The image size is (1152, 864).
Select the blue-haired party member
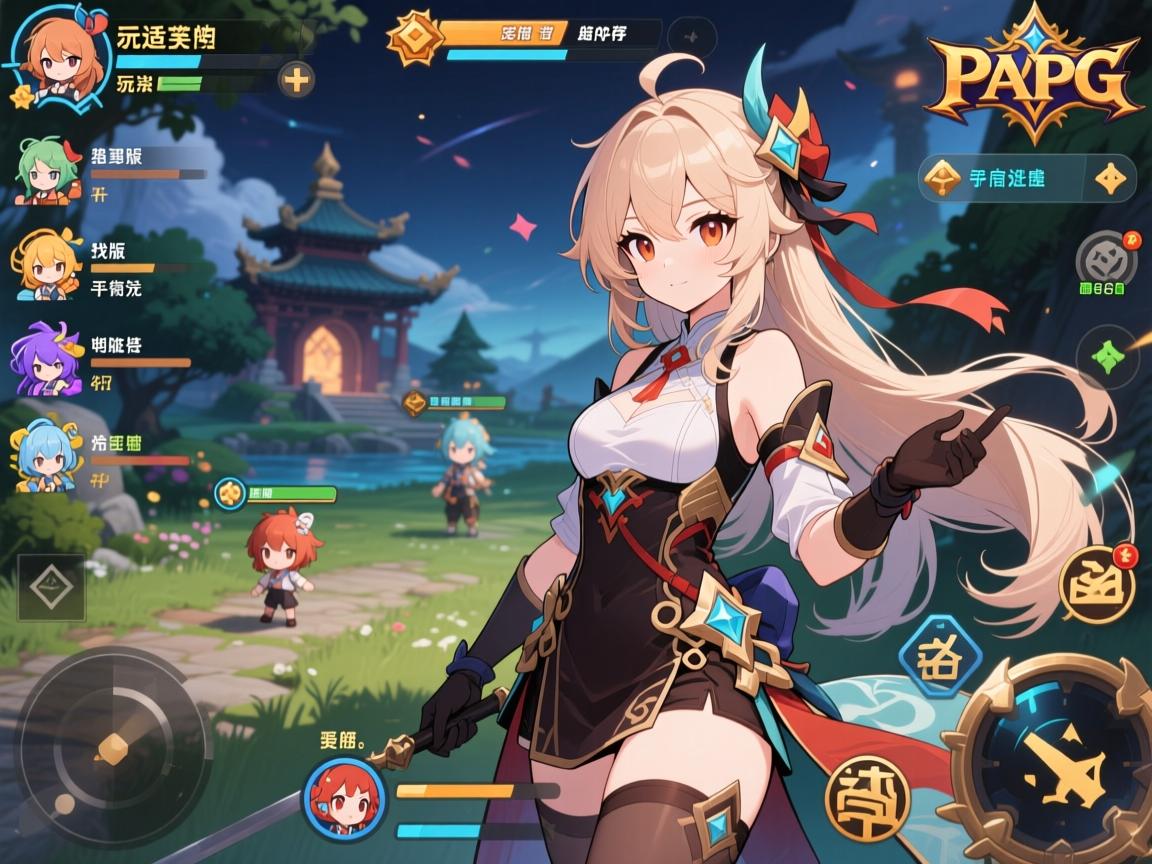[46, 458]
